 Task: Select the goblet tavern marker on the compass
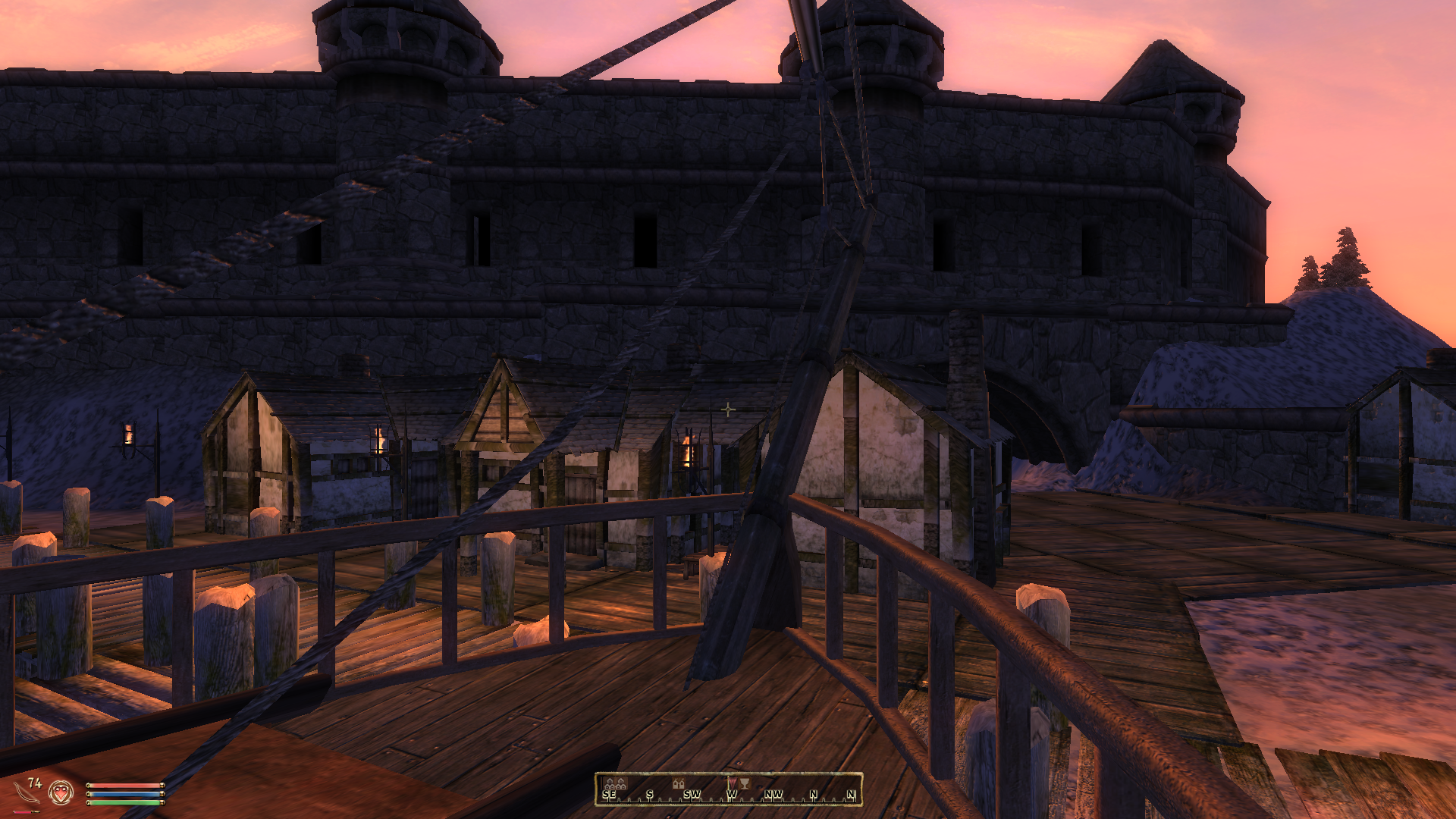(x=745, y=783)
